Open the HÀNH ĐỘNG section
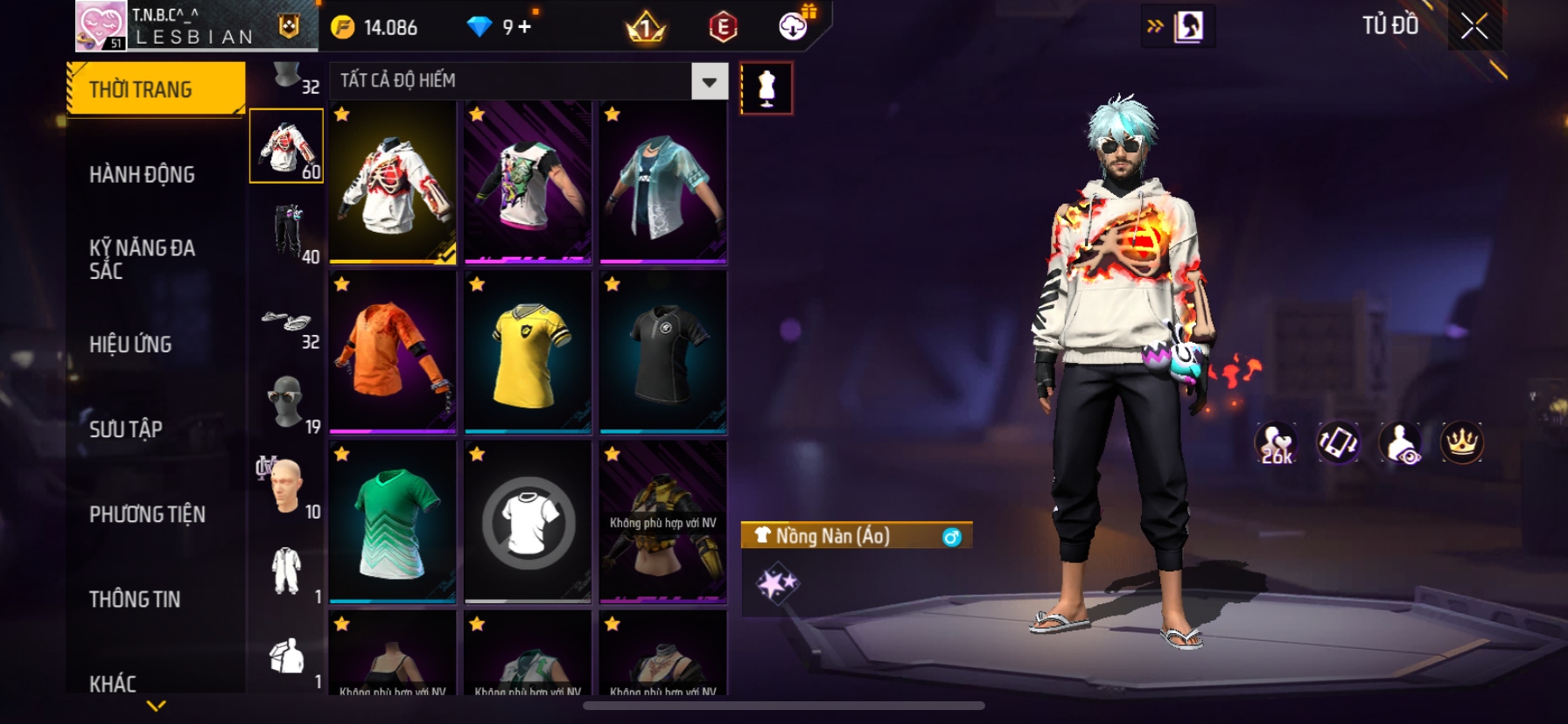This screenshot has width=1568, height=724. [x=142, y=174]
